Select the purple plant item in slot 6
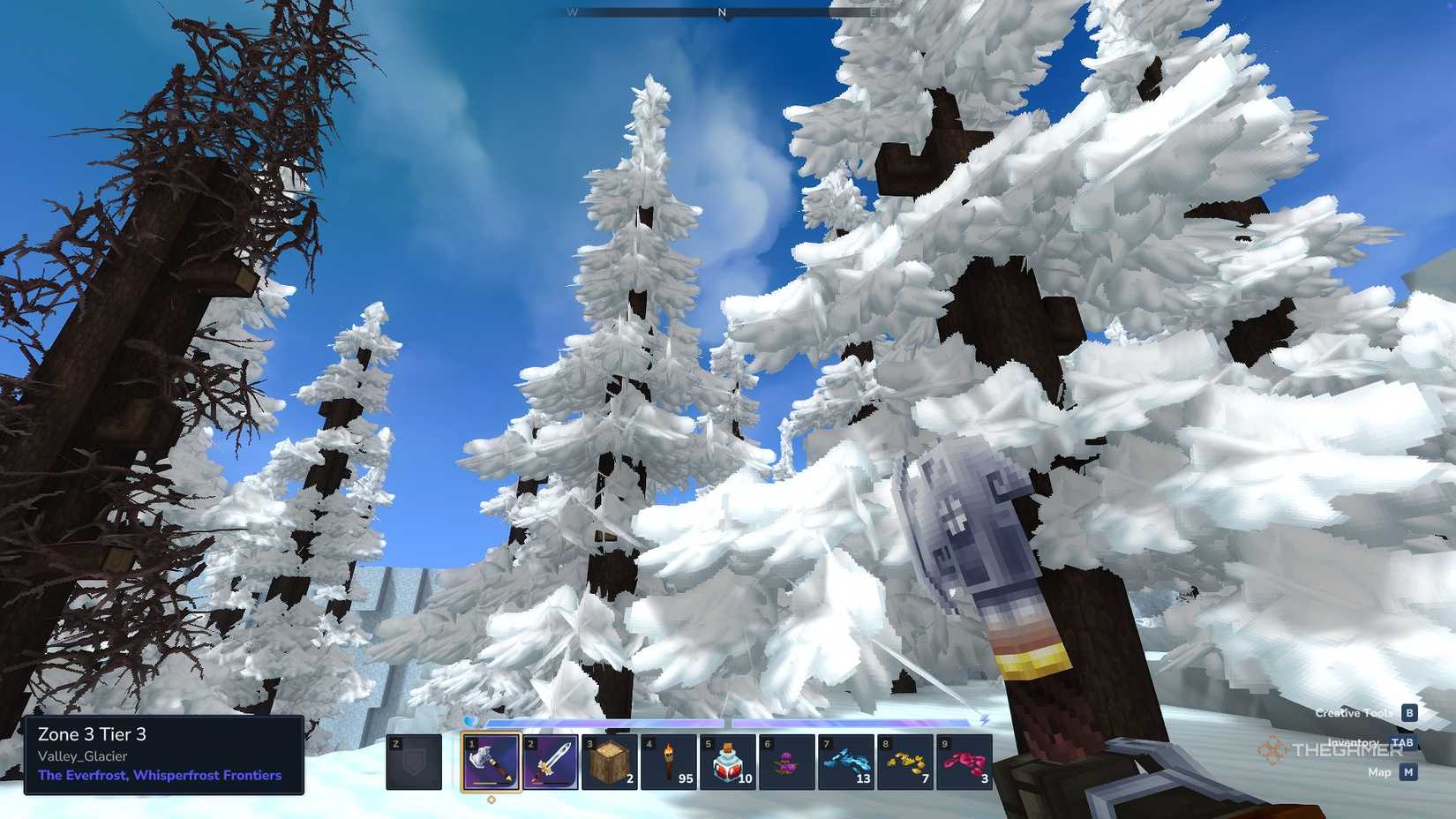The height and width of the screenshot is (819, 1456). [785, 763]
